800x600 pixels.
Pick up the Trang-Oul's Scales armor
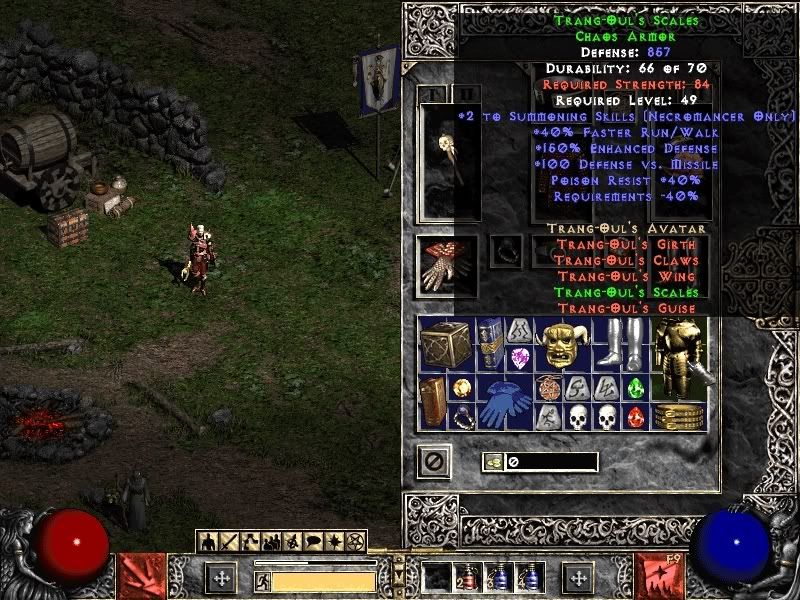click(x=679, y=355)
